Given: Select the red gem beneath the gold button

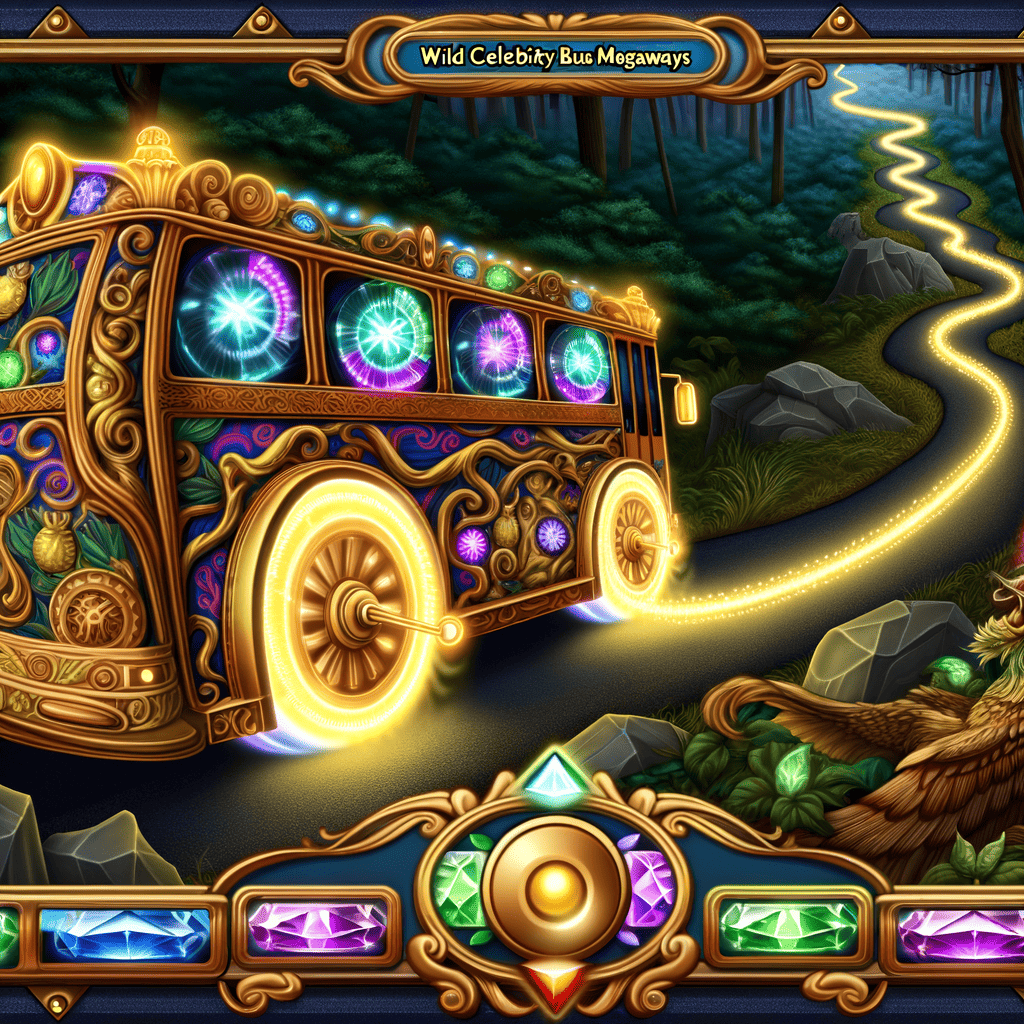Looking at the screenshot, I should pos(544,981).
